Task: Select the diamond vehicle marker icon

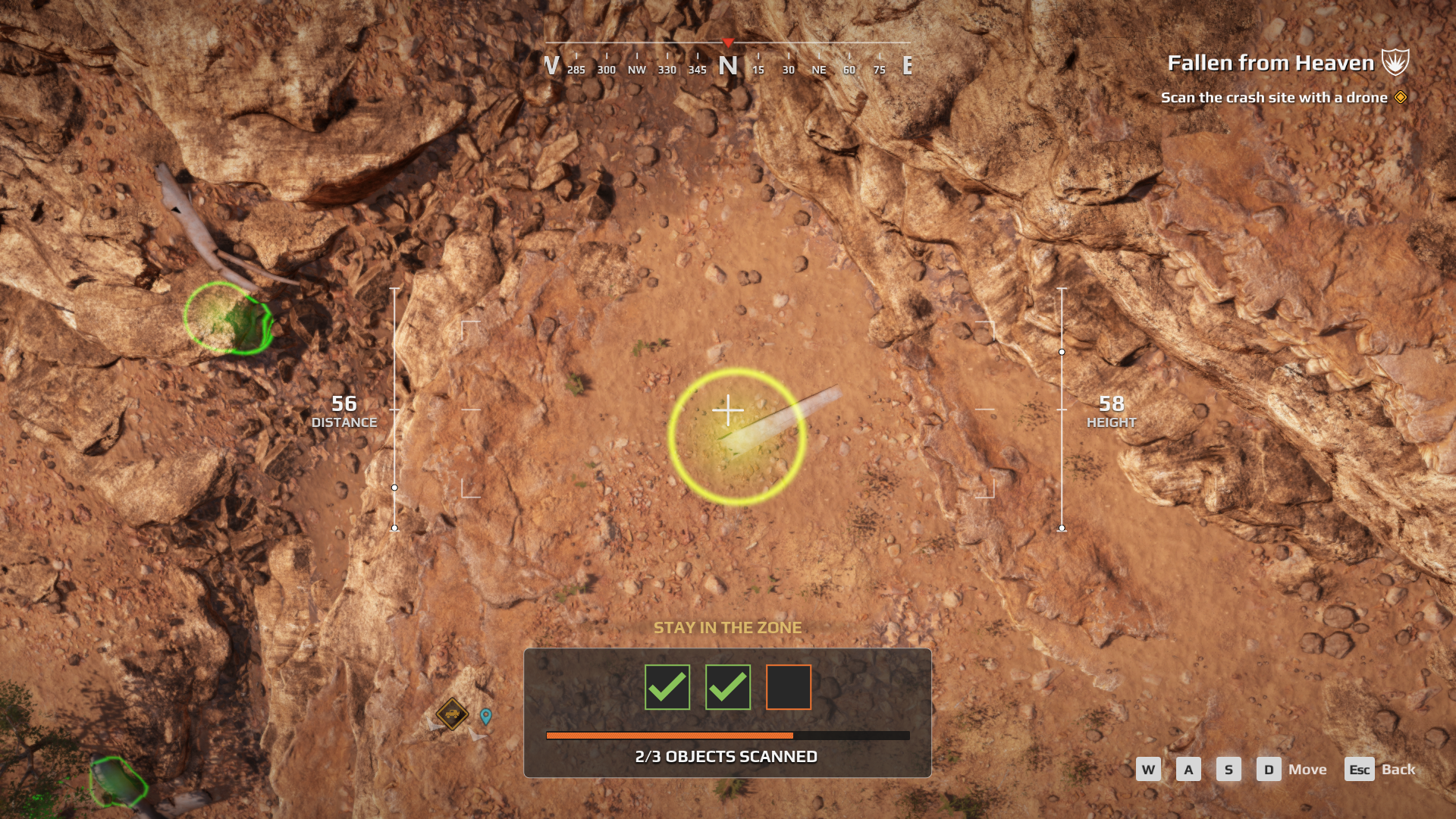Action: [x=452, y=714]
